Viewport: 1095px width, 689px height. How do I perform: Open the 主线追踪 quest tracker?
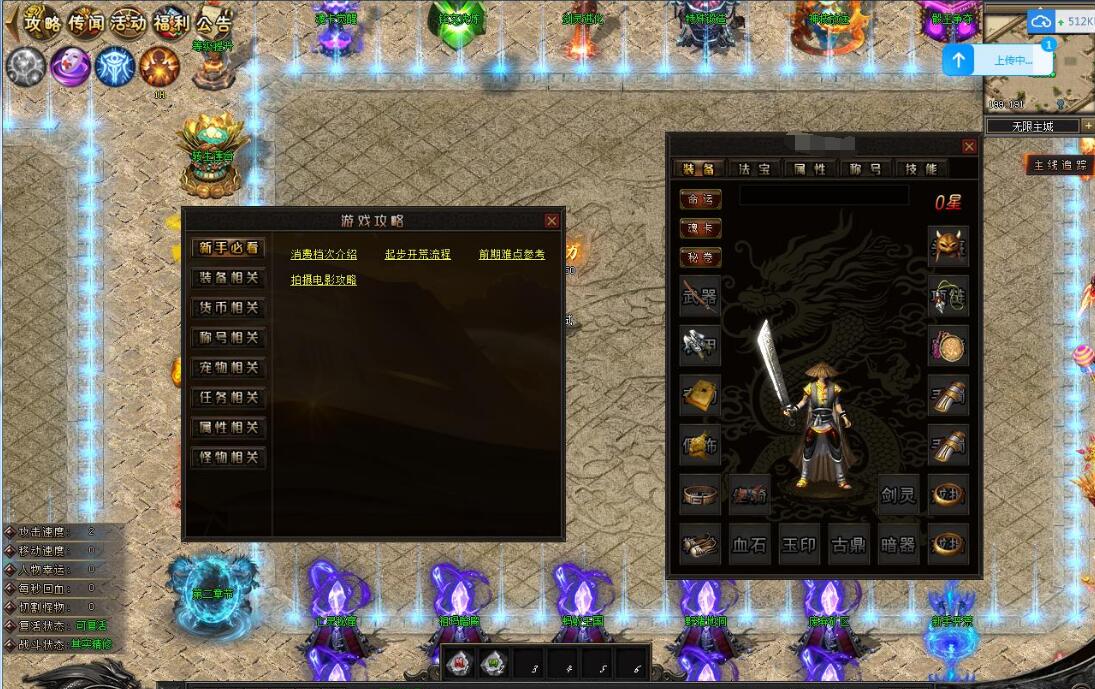[x=1059, y=165]
